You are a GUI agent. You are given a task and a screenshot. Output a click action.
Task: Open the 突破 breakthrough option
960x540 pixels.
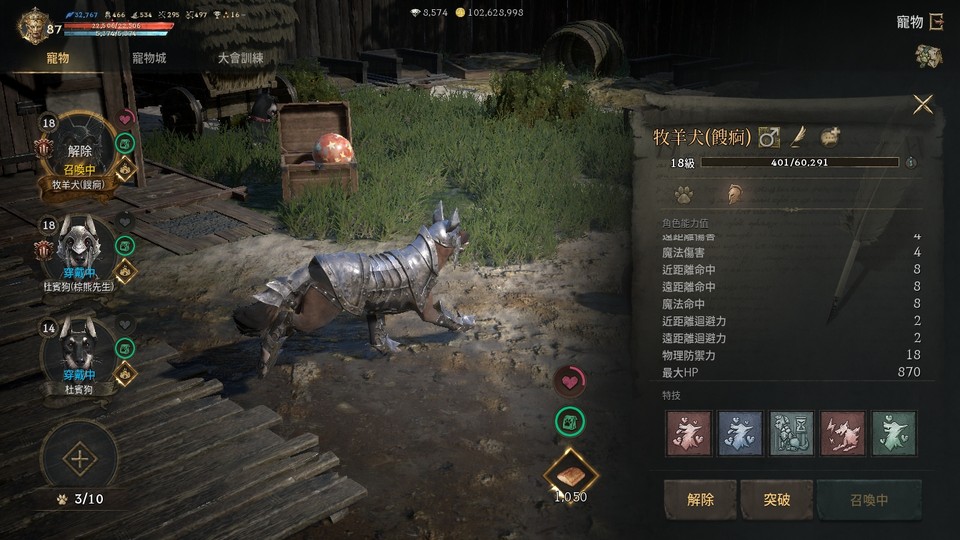(x=777, y=499)
